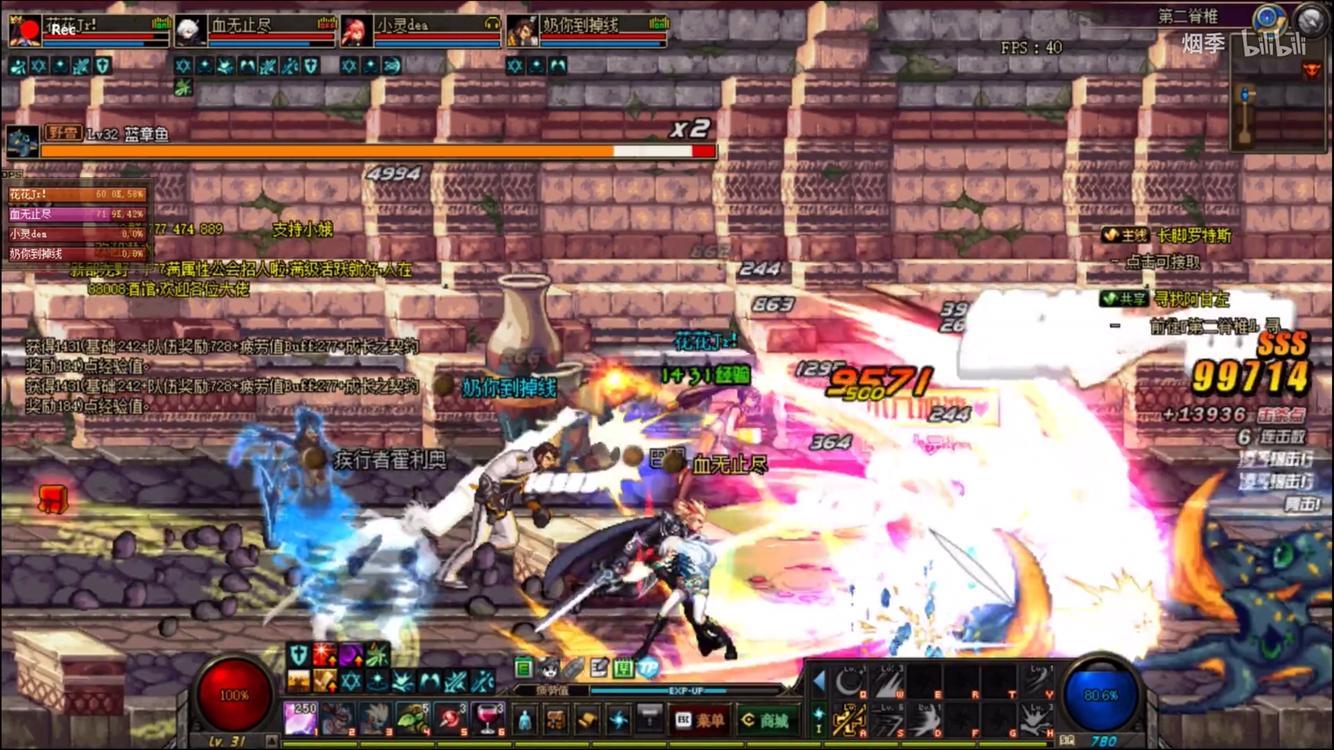Click the skill bar left arrow toggle
The image size is (1334, 750).
(x=818, y=682)
